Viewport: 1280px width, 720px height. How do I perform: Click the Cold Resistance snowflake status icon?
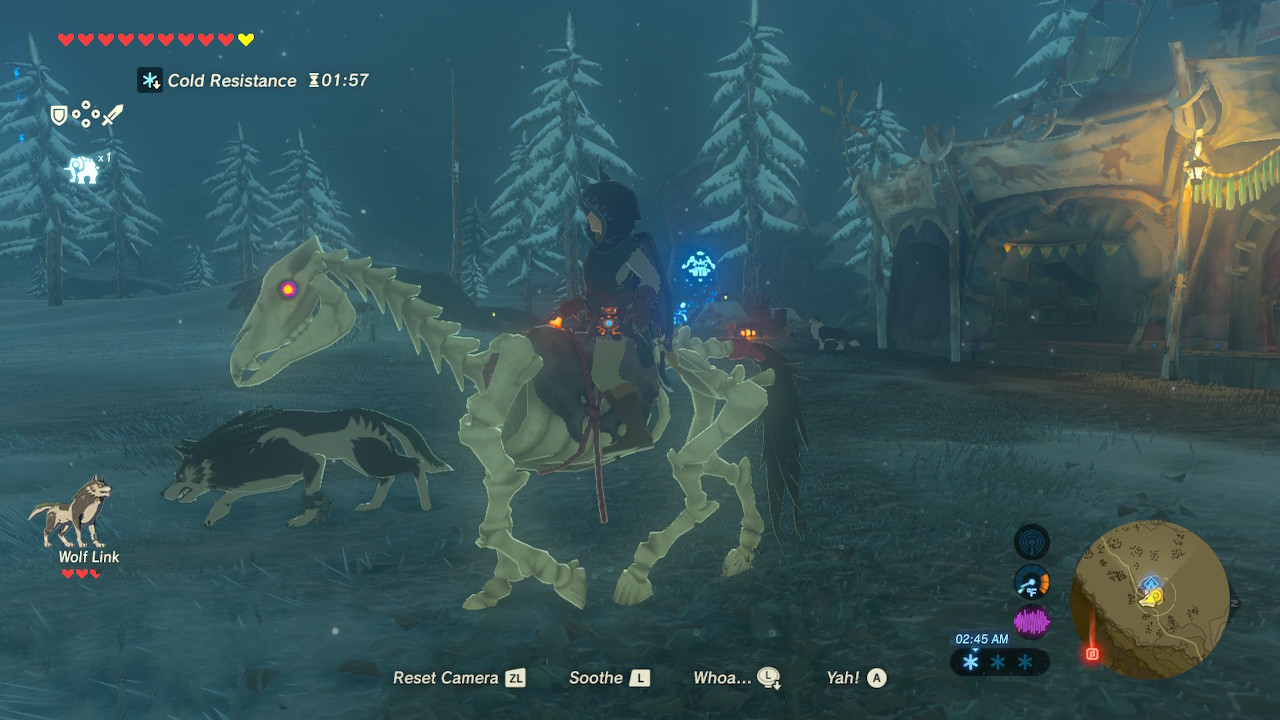tap(150, 80)
